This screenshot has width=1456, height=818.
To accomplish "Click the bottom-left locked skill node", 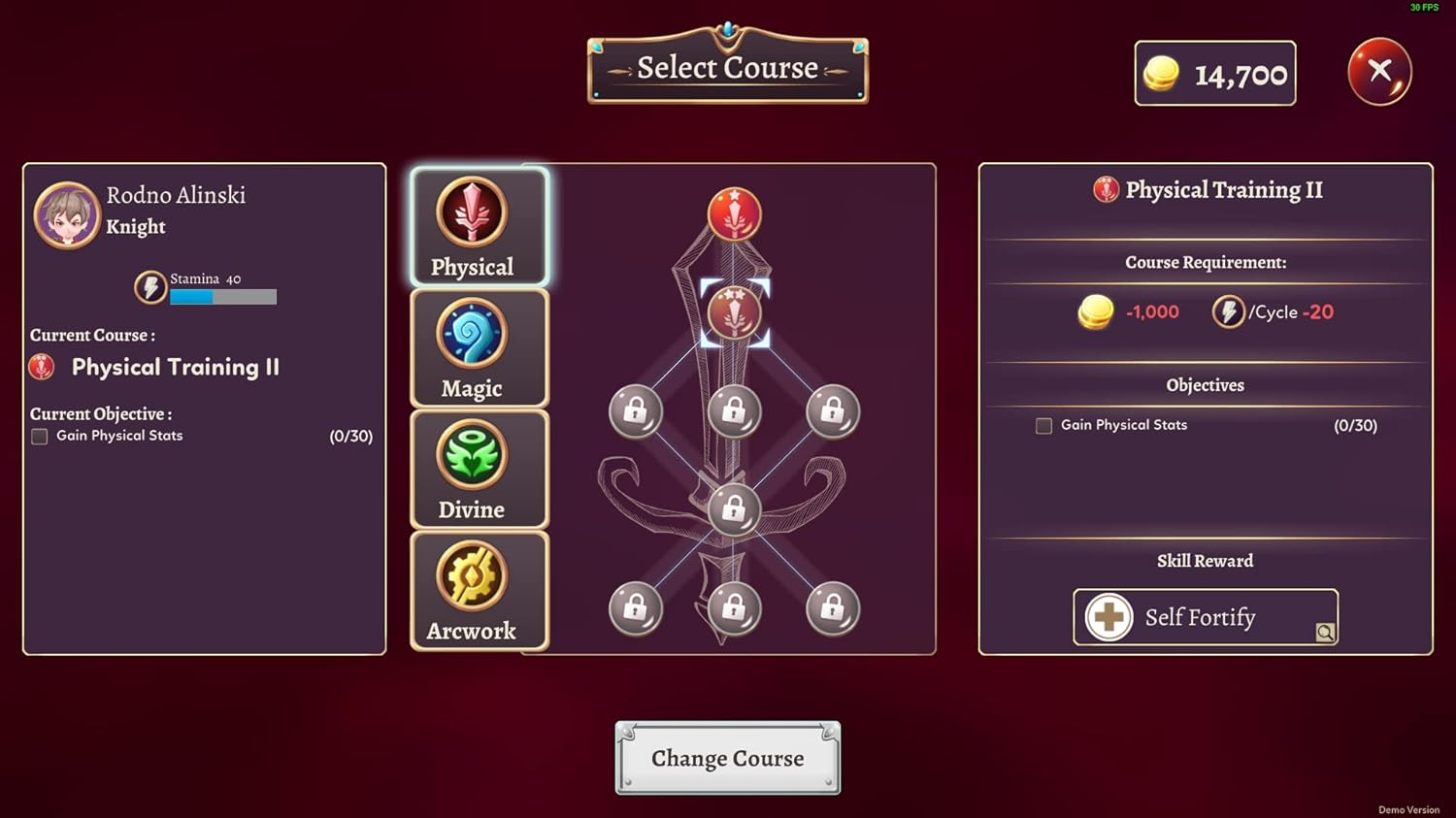I will [x=636, y=608].
